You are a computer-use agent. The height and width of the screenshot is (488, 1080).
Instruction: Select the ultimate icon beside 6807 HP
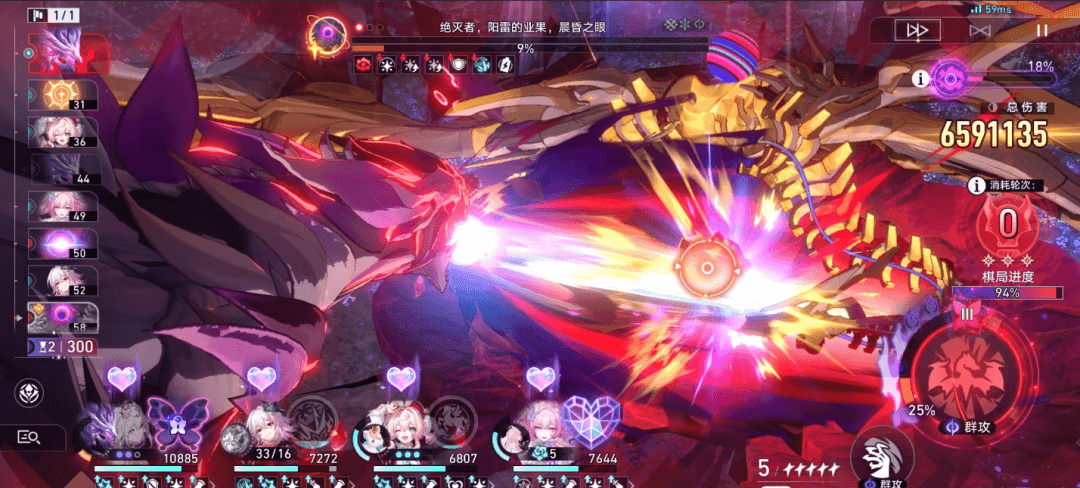pyautogui.click(x=452, y=420)
